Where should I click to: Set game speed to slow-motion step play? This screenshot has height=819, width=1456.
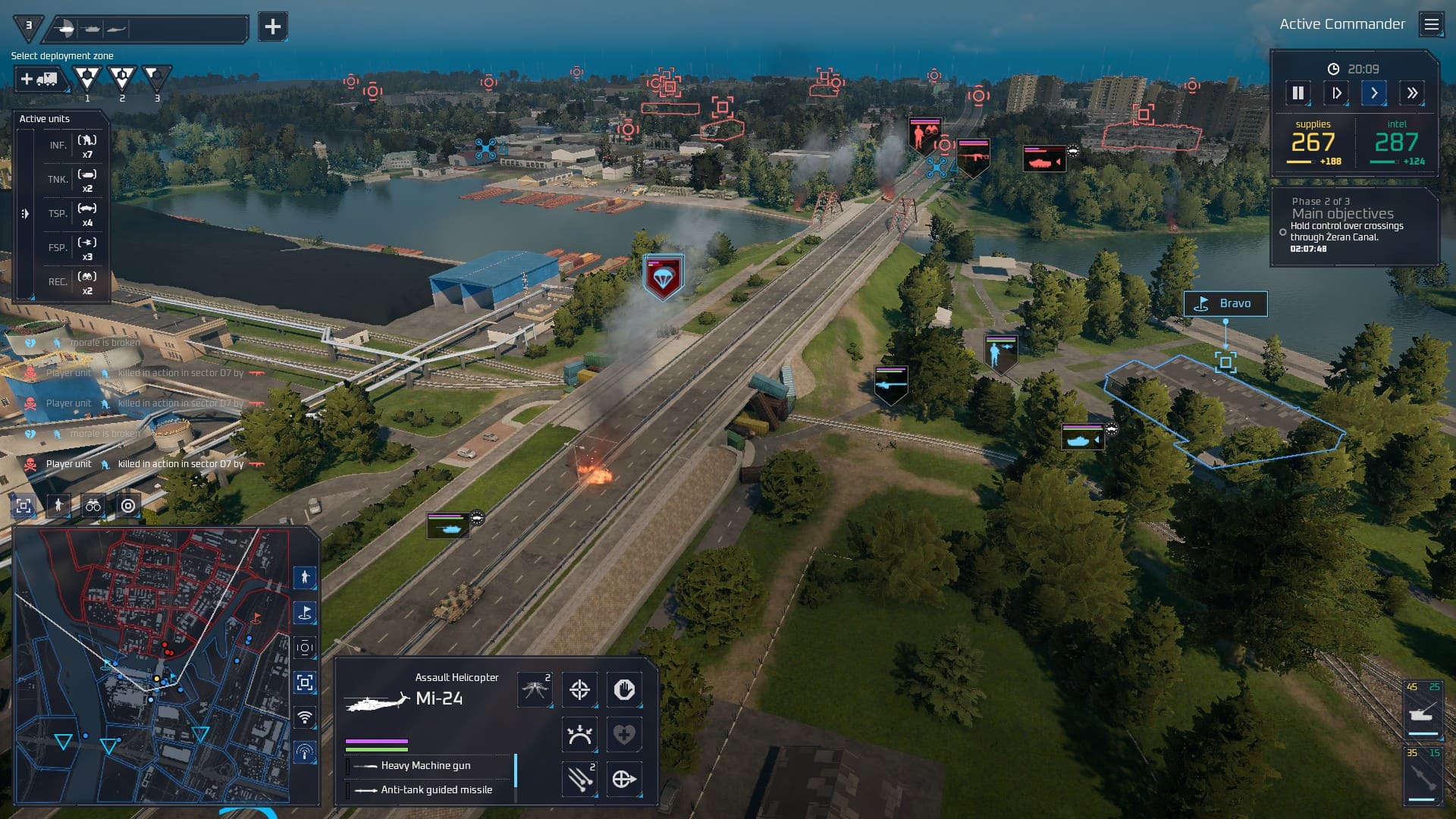[x=1336, y=93]
